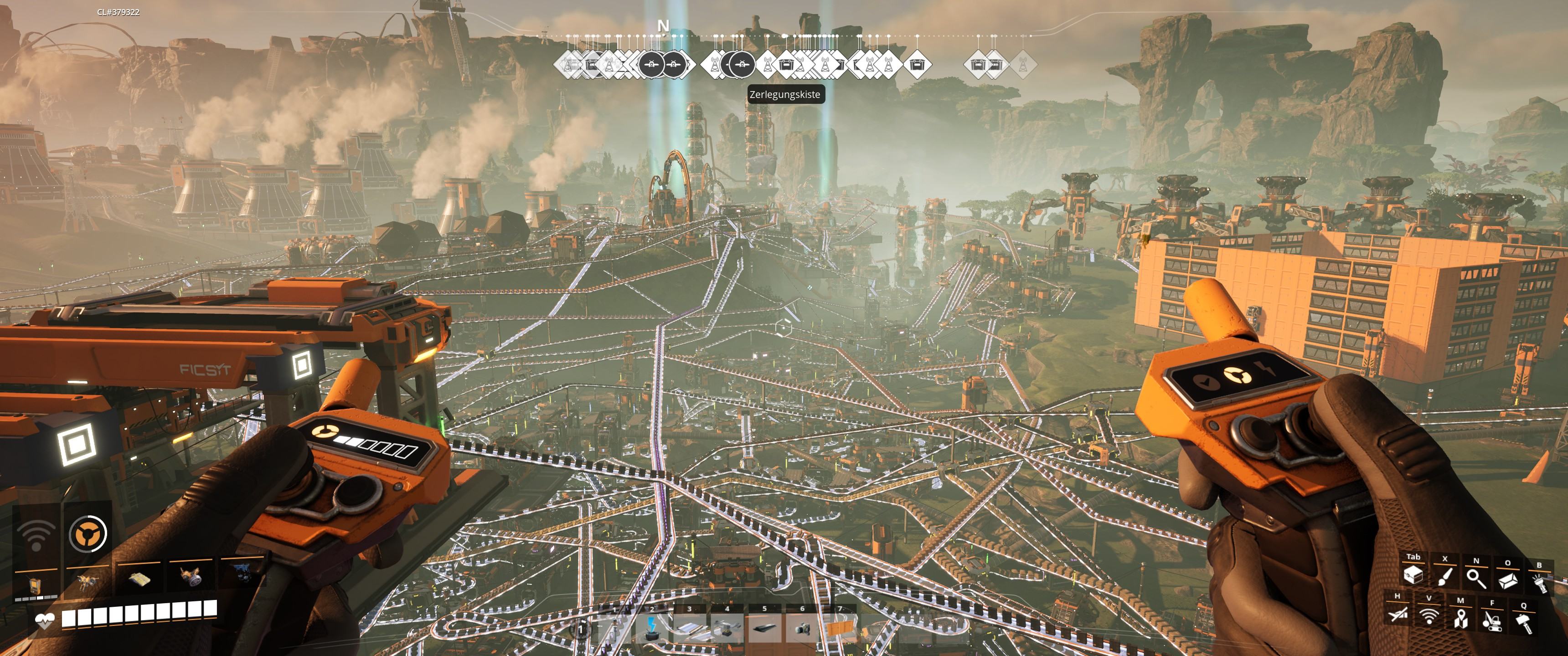Toggle the flashlight icon
This screenshot has width=1568, height=656.
[x=1539, y=583]
